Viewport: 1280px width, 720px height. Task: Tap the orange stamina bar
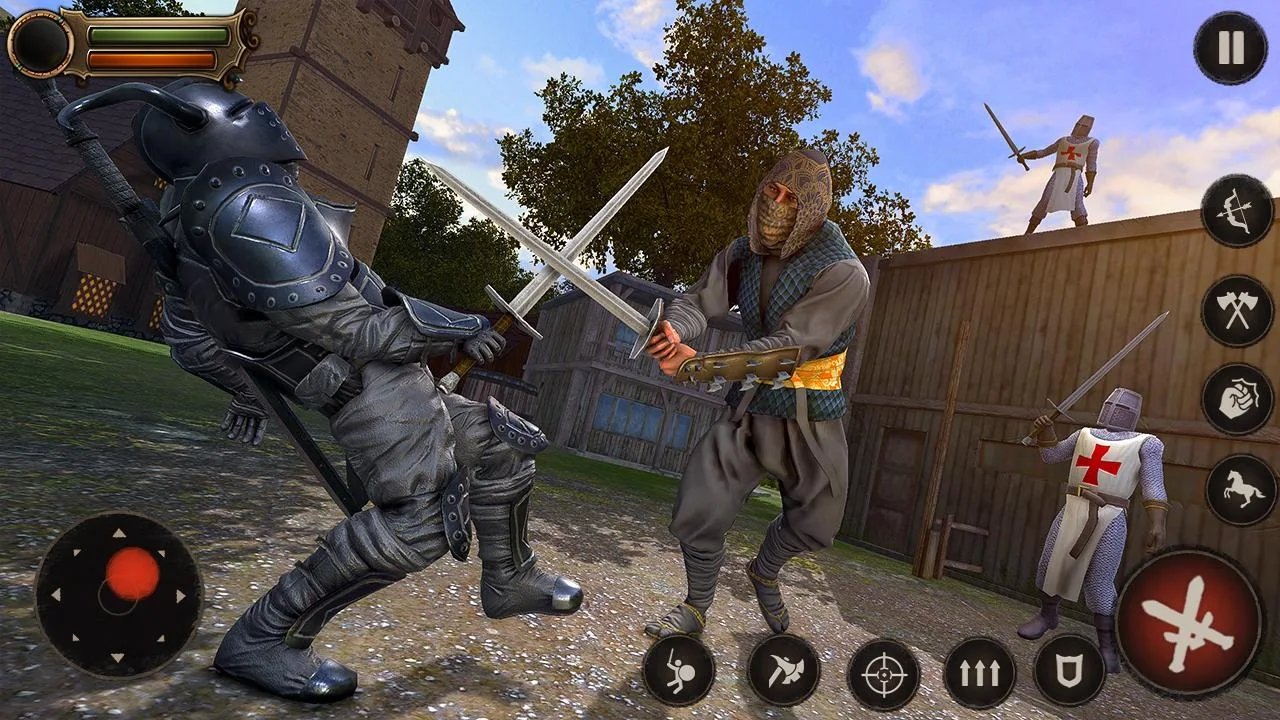tap(152, 58)
